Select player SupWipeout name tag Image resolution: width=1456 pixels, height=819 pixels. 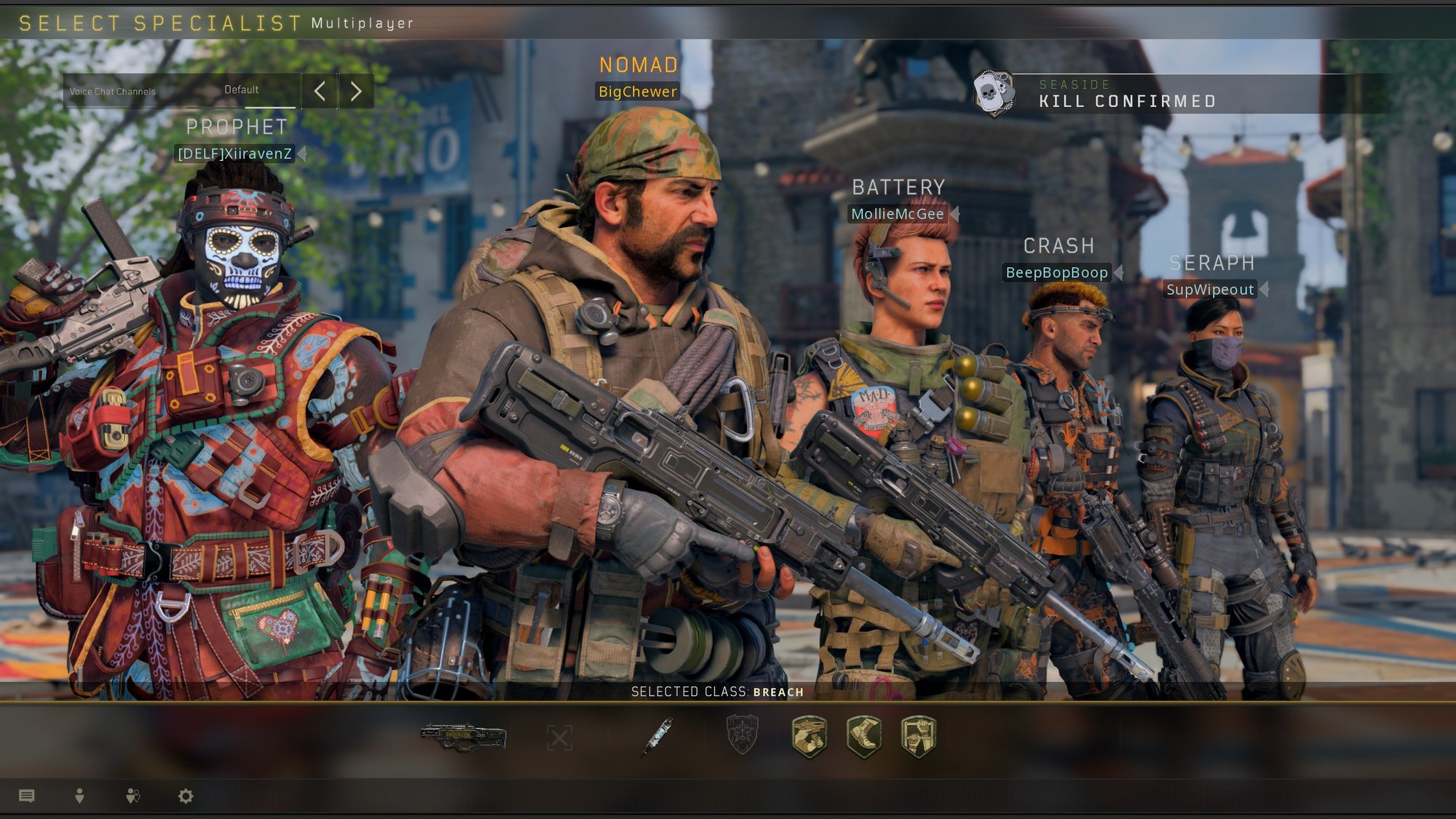(1210, 290)
